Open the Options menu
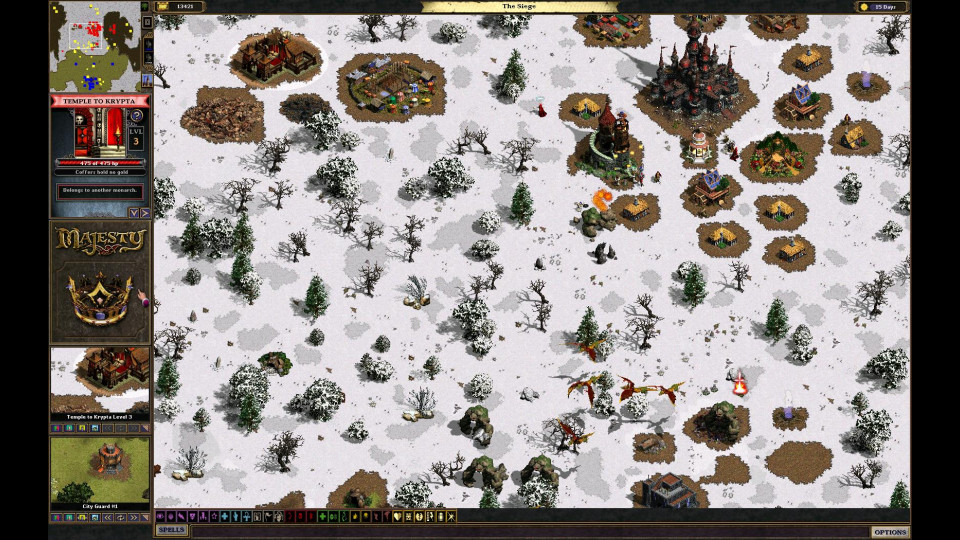The image size is (960, 540). click(x=889, y=531)
